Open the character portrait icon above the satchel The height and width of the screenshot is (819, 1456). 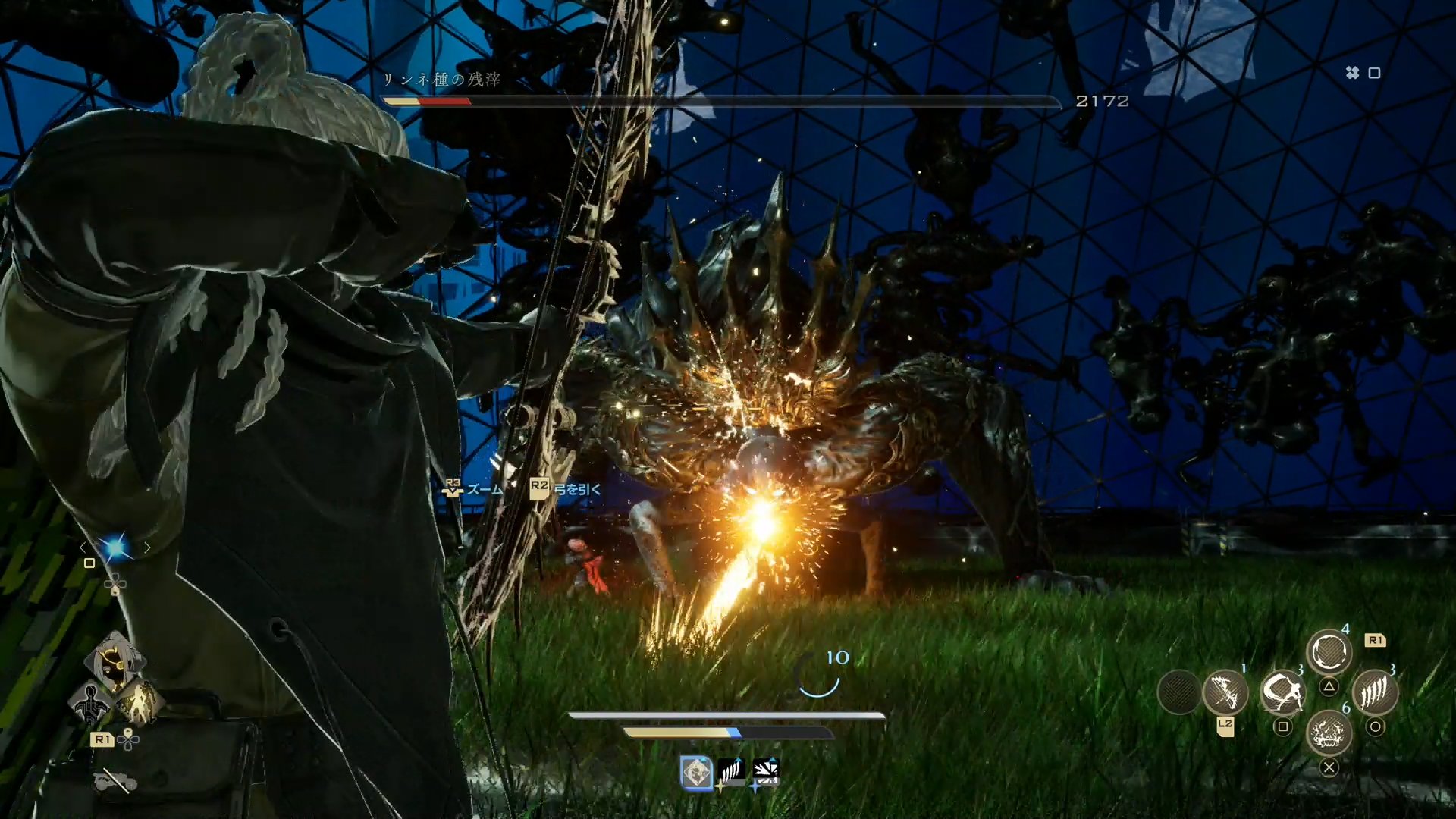[x=115, y=661]
